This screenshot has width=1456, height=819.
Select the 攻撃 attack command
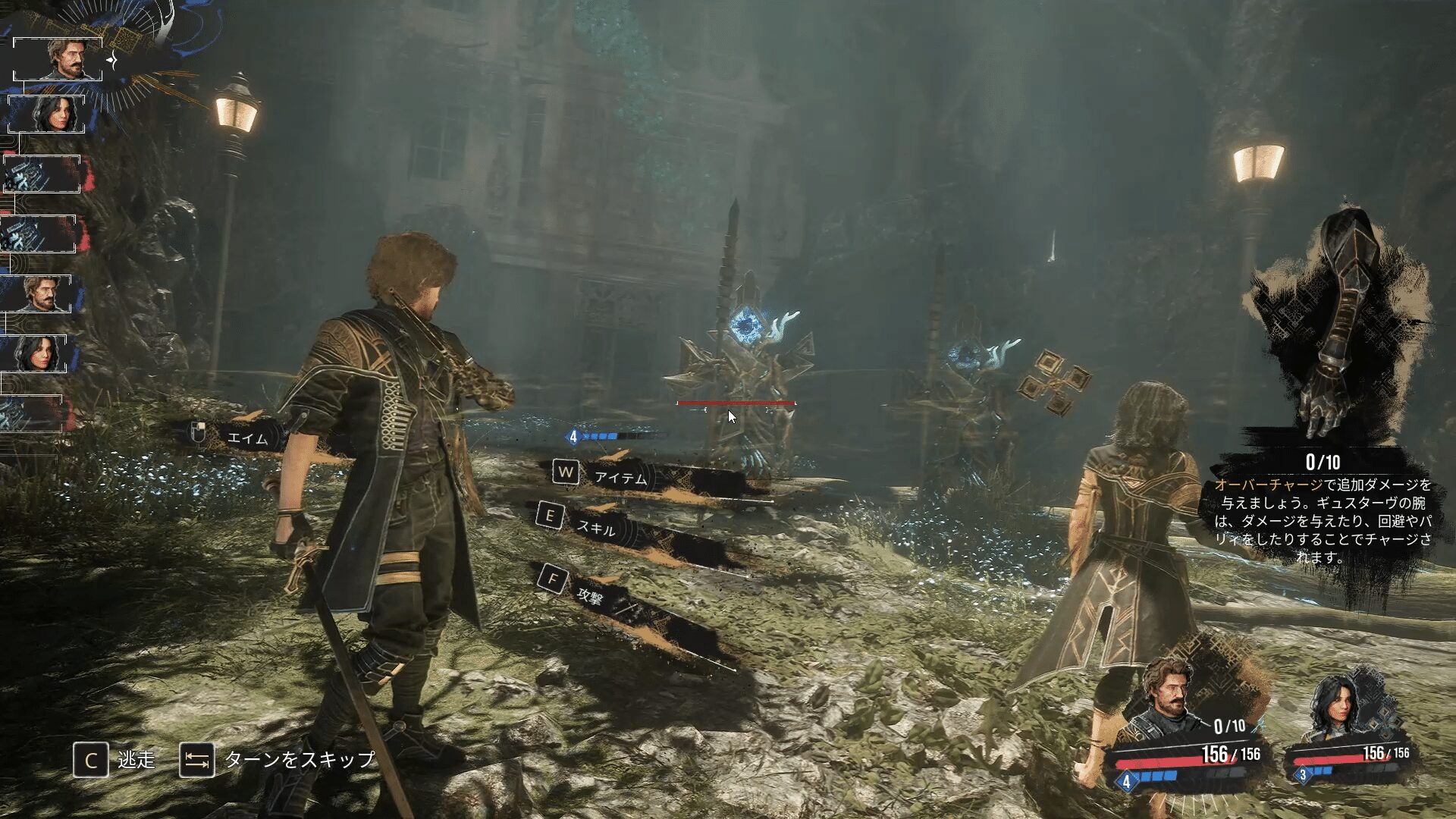click(591, 595)
